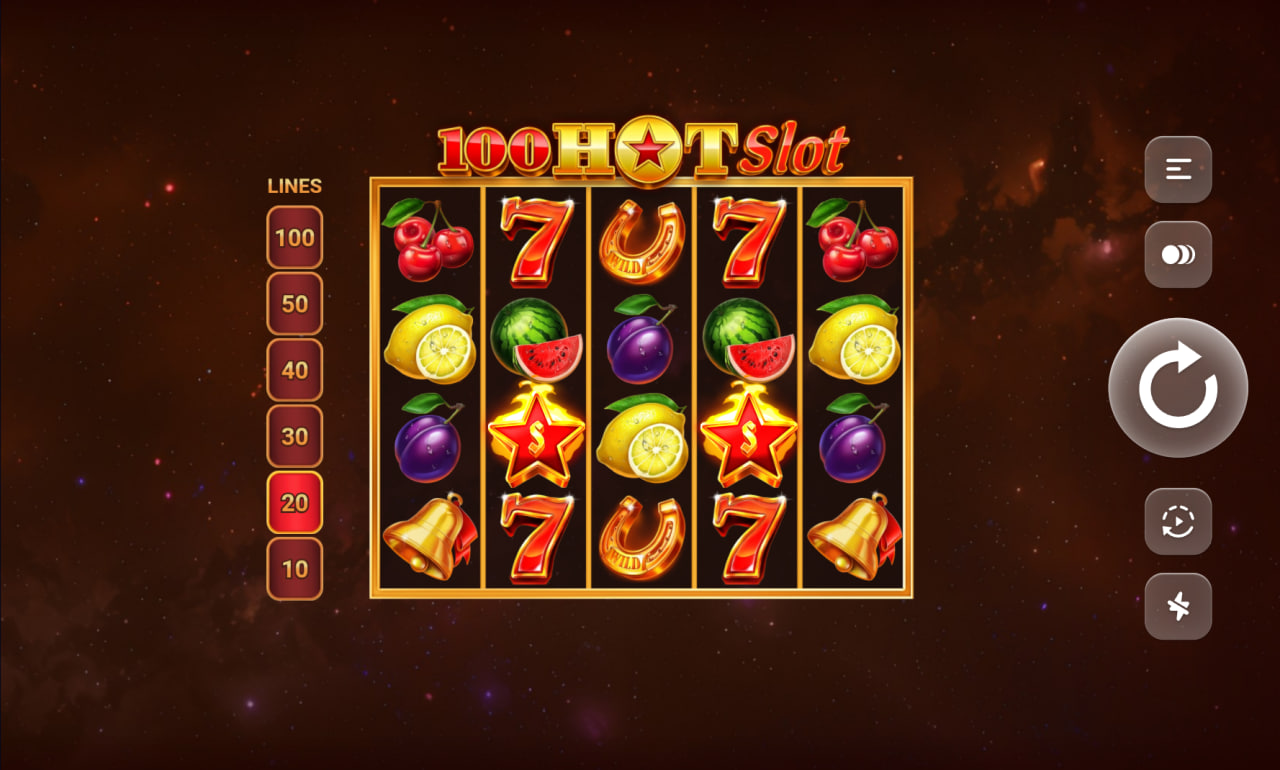Choose 40 lines
The height and width of the screenshot is (770, 1280).
[294, 370]
